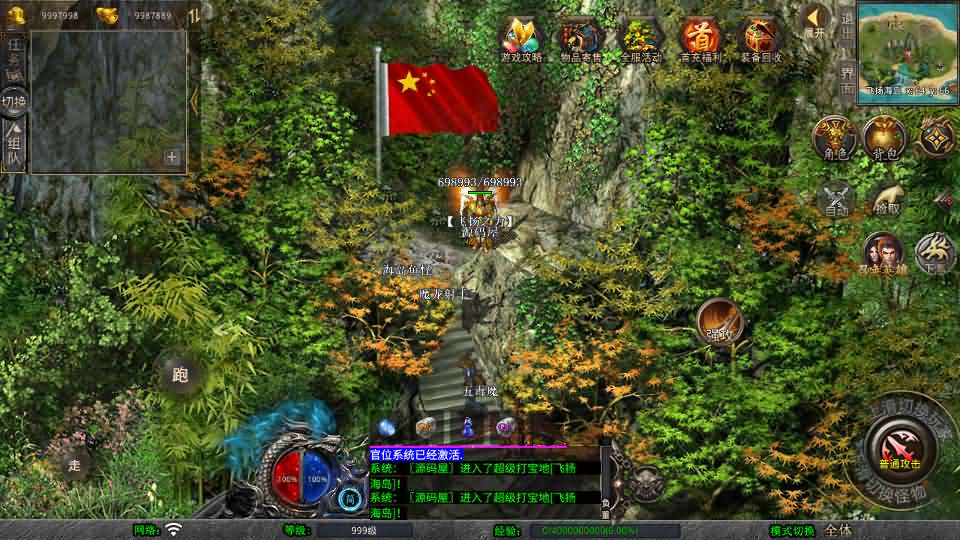Screen dimensions: 960x540
Task: Open the 装备回收 equipment recycling chest
Action: 761,40
